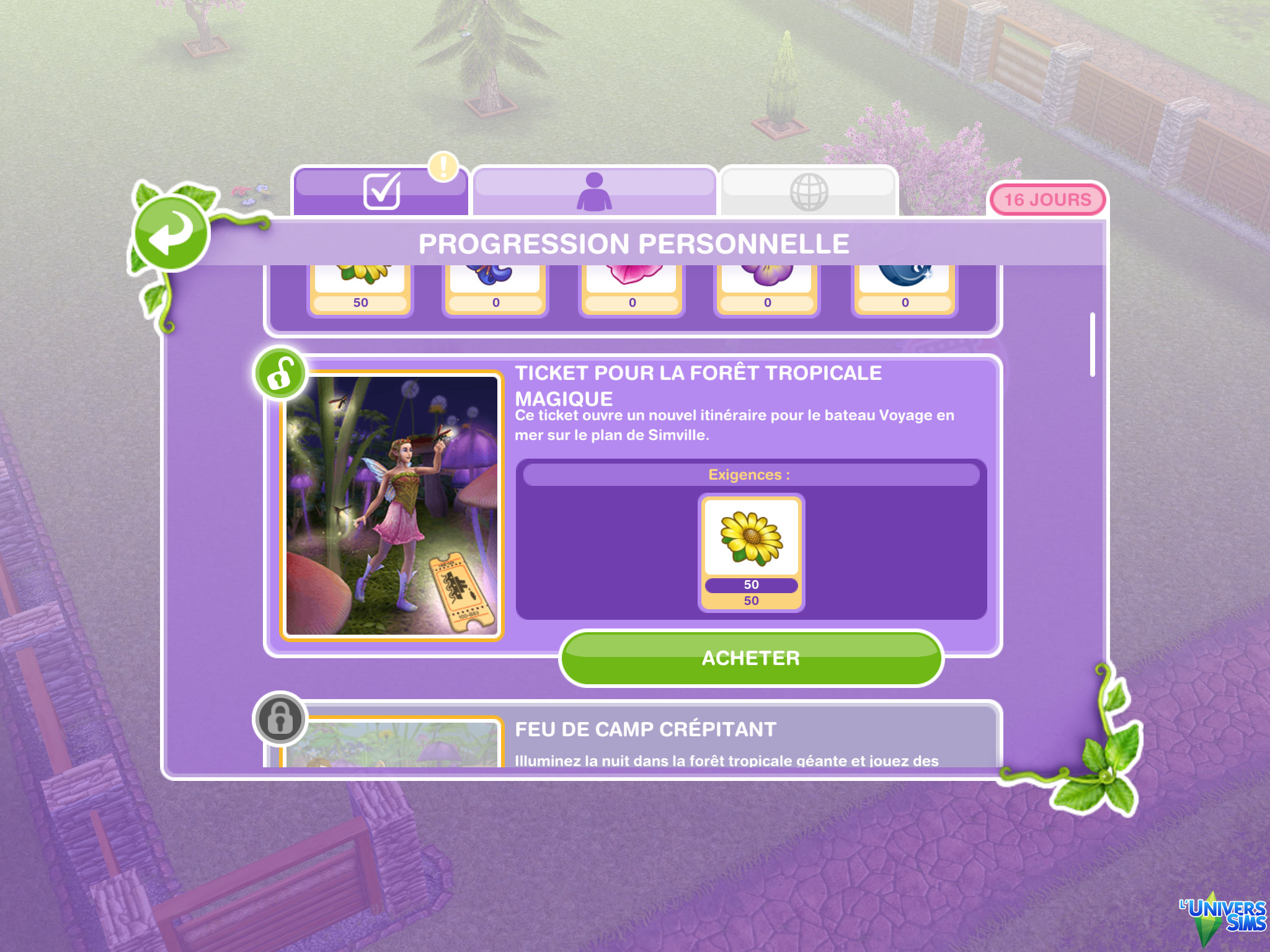Buy the magical rainforest ticket with ACHETER

750,658
